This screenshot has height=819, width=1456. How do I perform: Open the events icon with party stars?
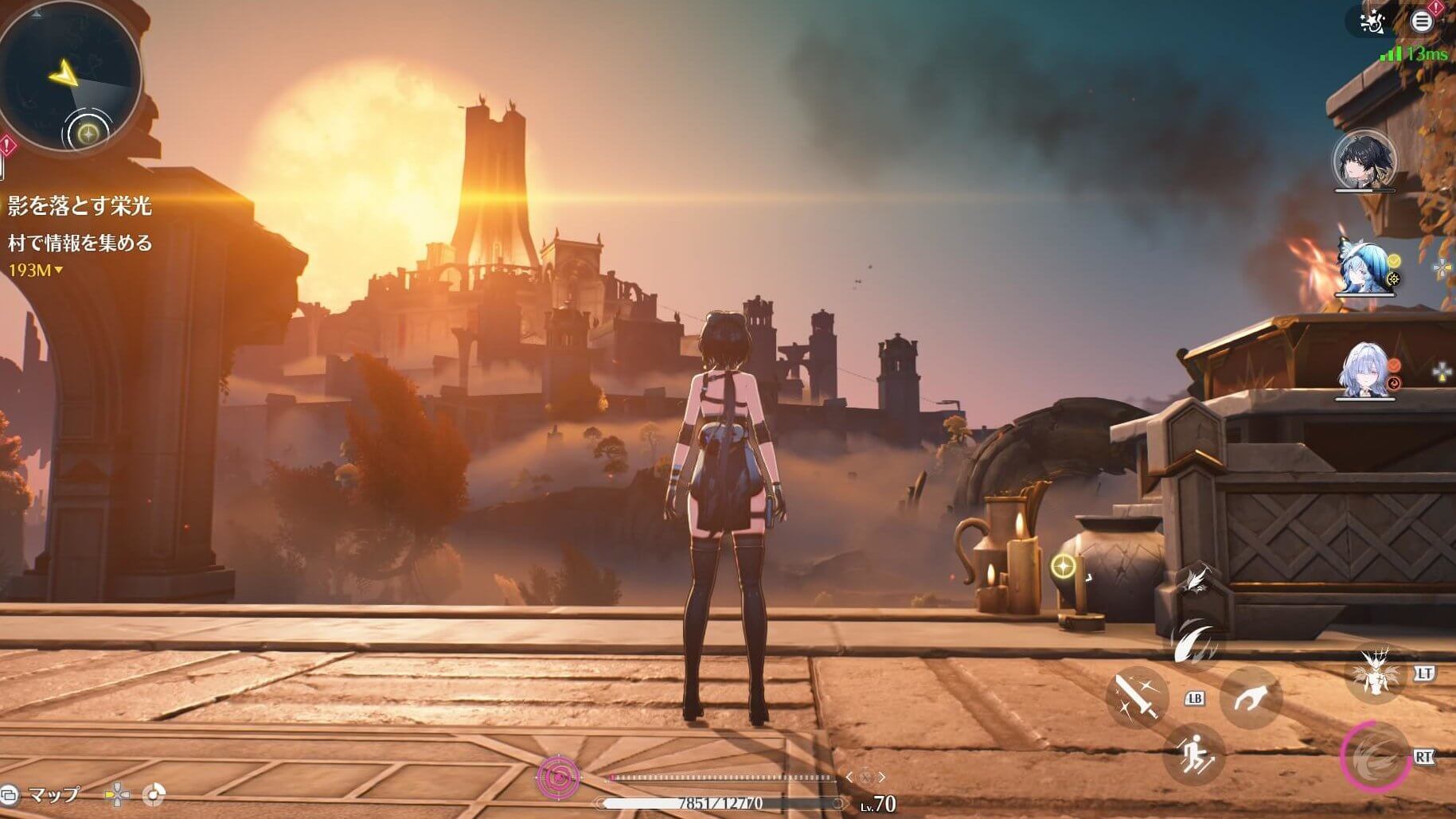tap(1372, 22)
